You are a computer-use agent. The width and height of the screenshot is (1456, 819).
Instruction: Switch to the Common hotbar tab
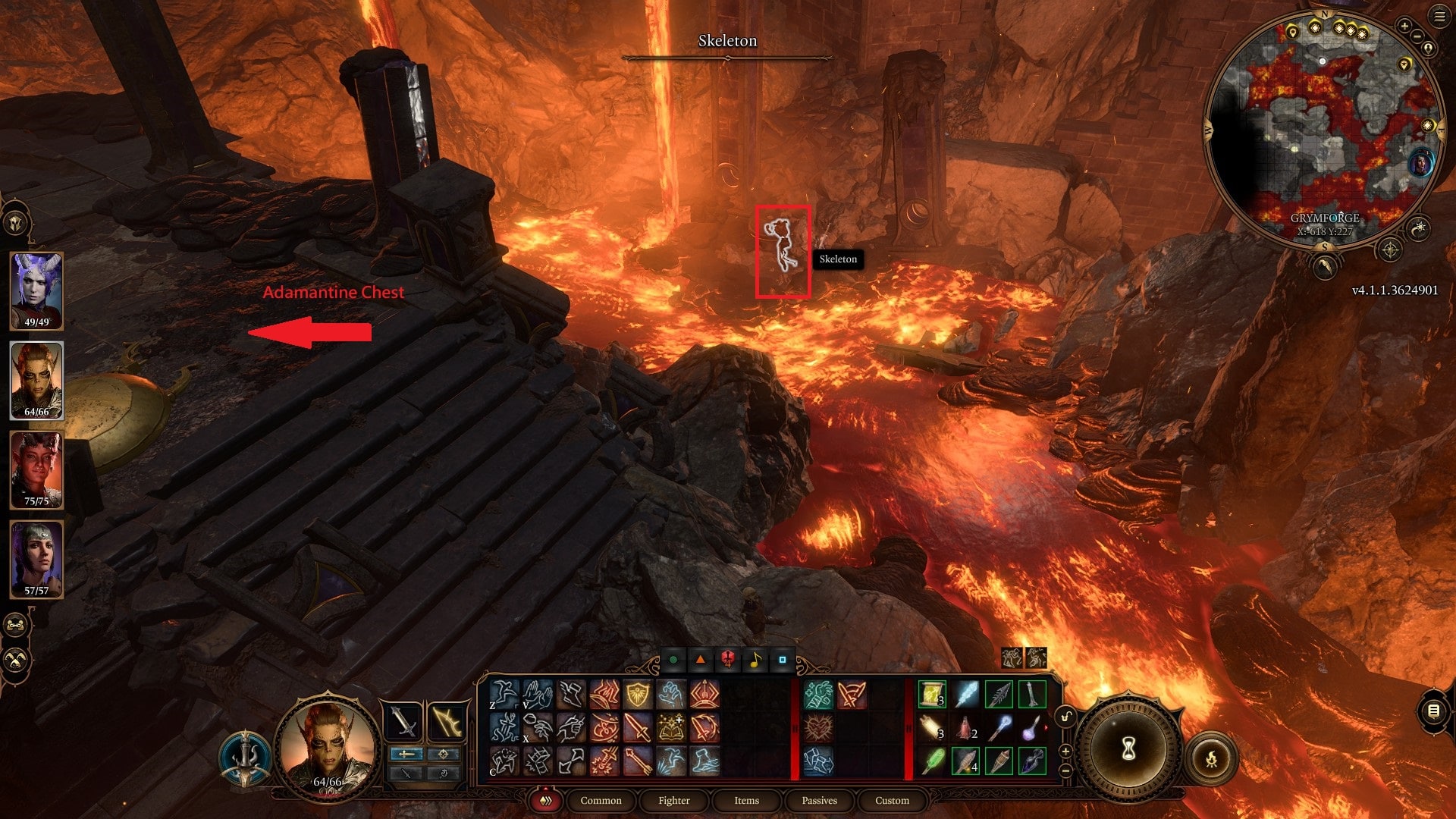pos(601,800)
